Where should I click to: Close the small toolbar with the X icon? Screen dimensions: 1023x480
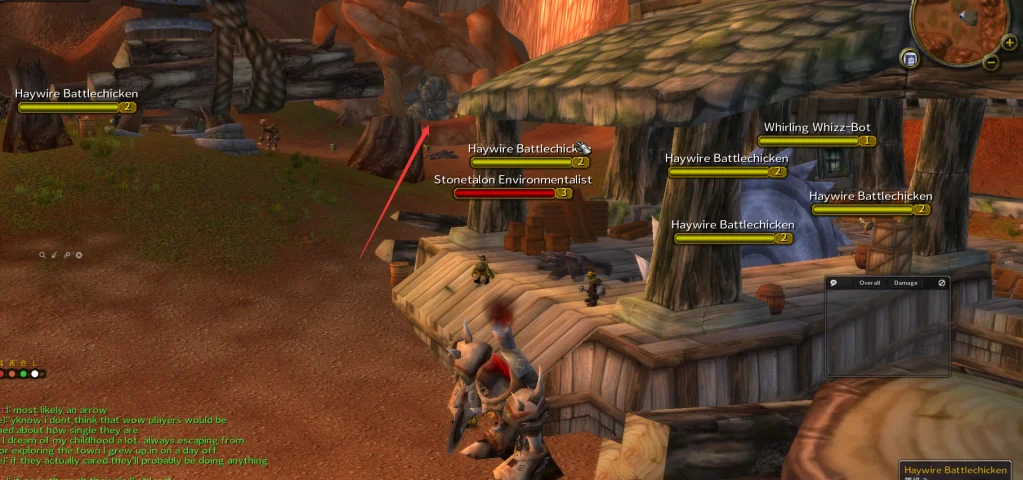click(79, 255)
